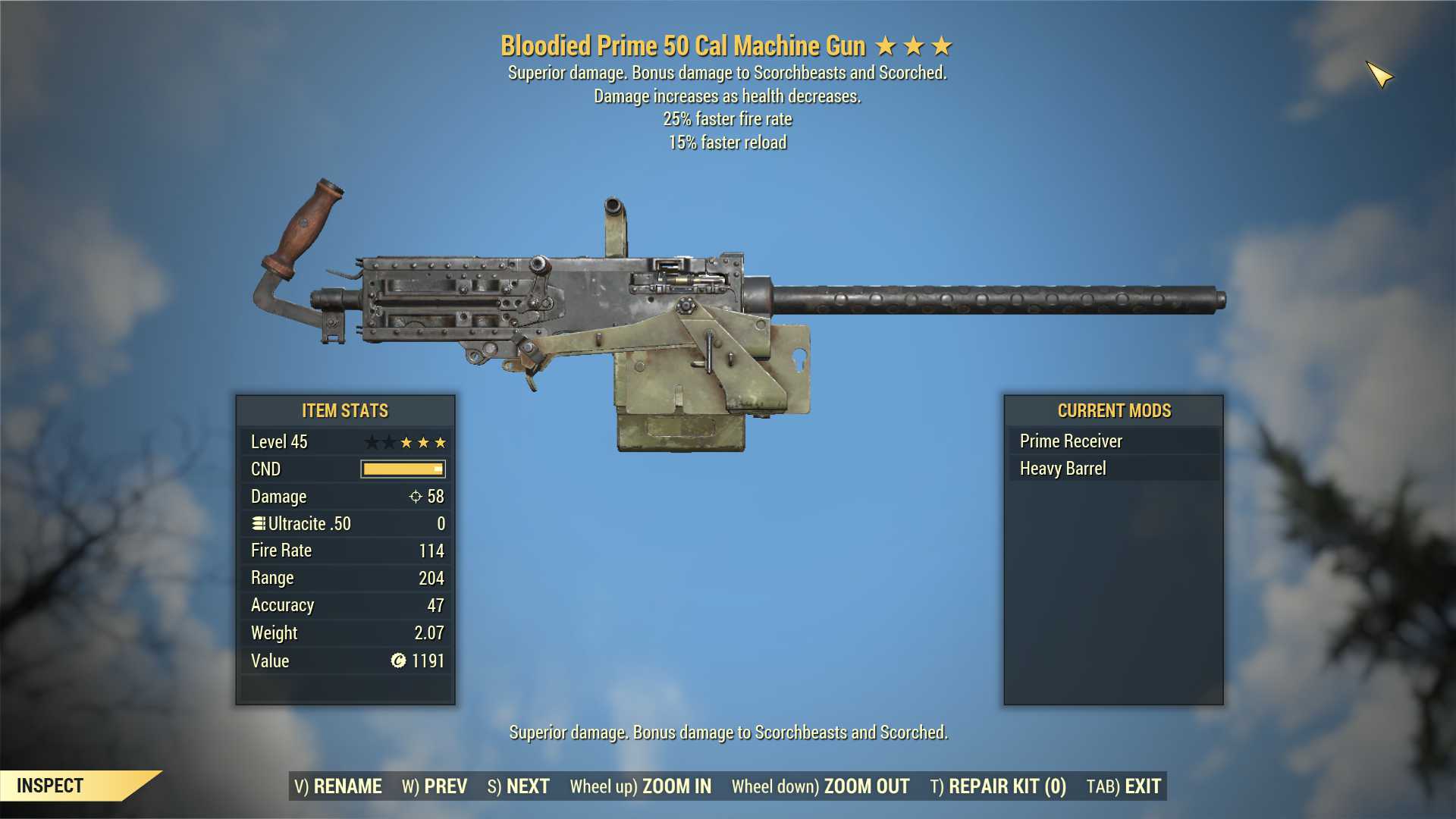The height and width of the screenshot is (819, 1456).
Task: Exit the inspect screen
Action: (x=1124, y=786)
